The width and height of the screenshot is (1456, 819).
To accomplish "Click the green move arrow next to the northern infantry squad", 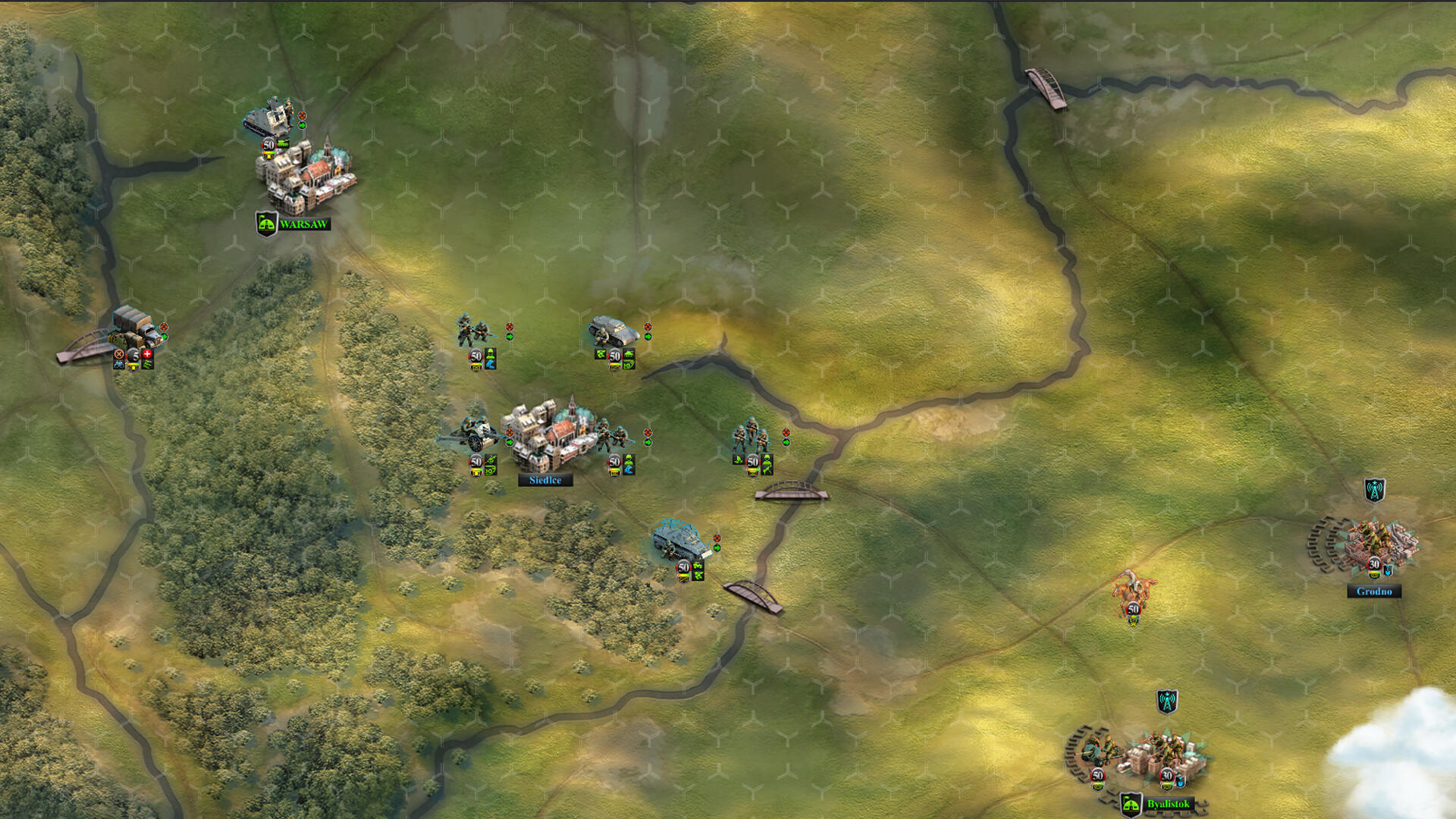I will 510,337.
